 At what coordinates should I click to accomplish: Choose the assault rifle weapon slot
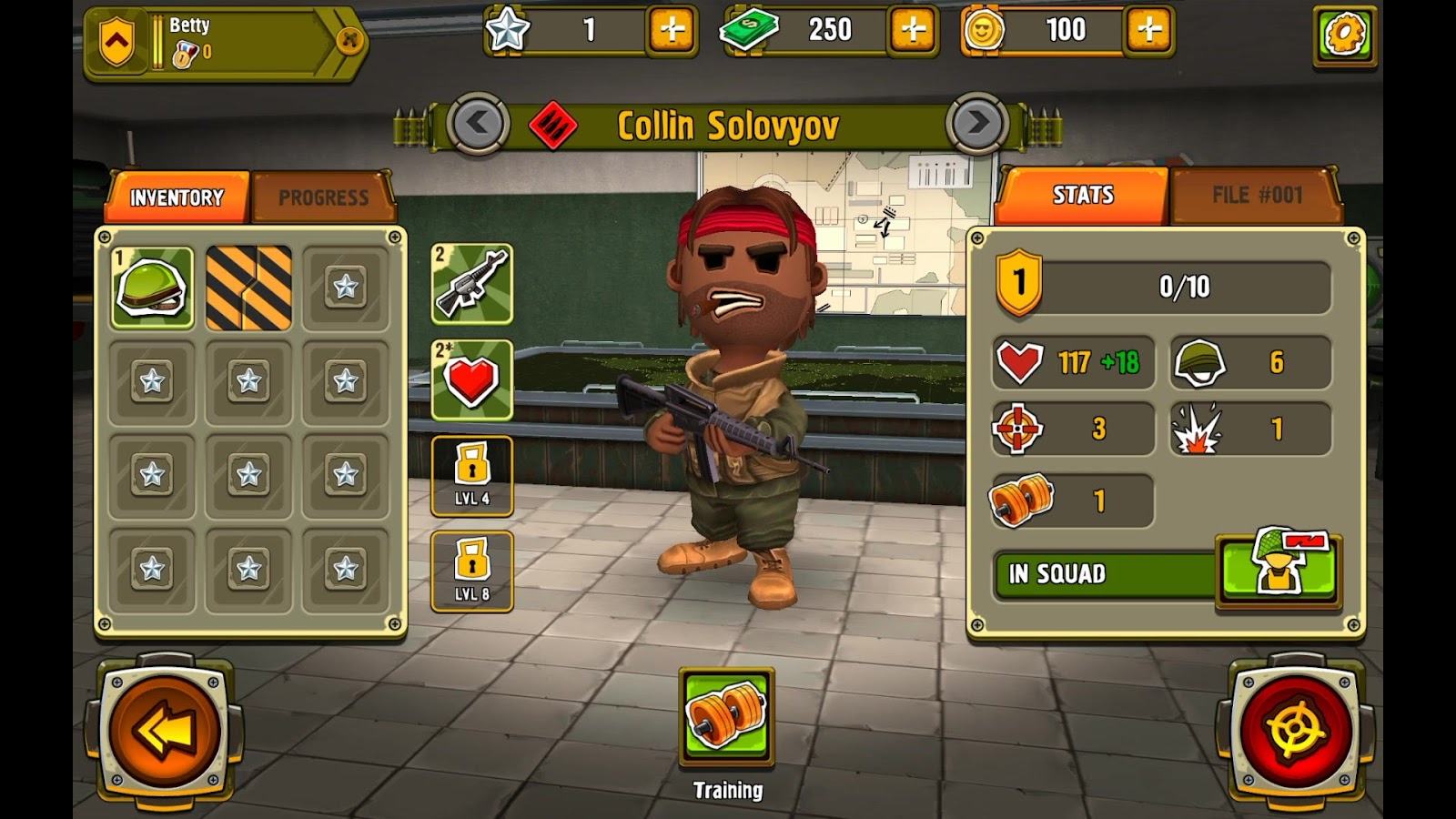[x=471, y=284]
